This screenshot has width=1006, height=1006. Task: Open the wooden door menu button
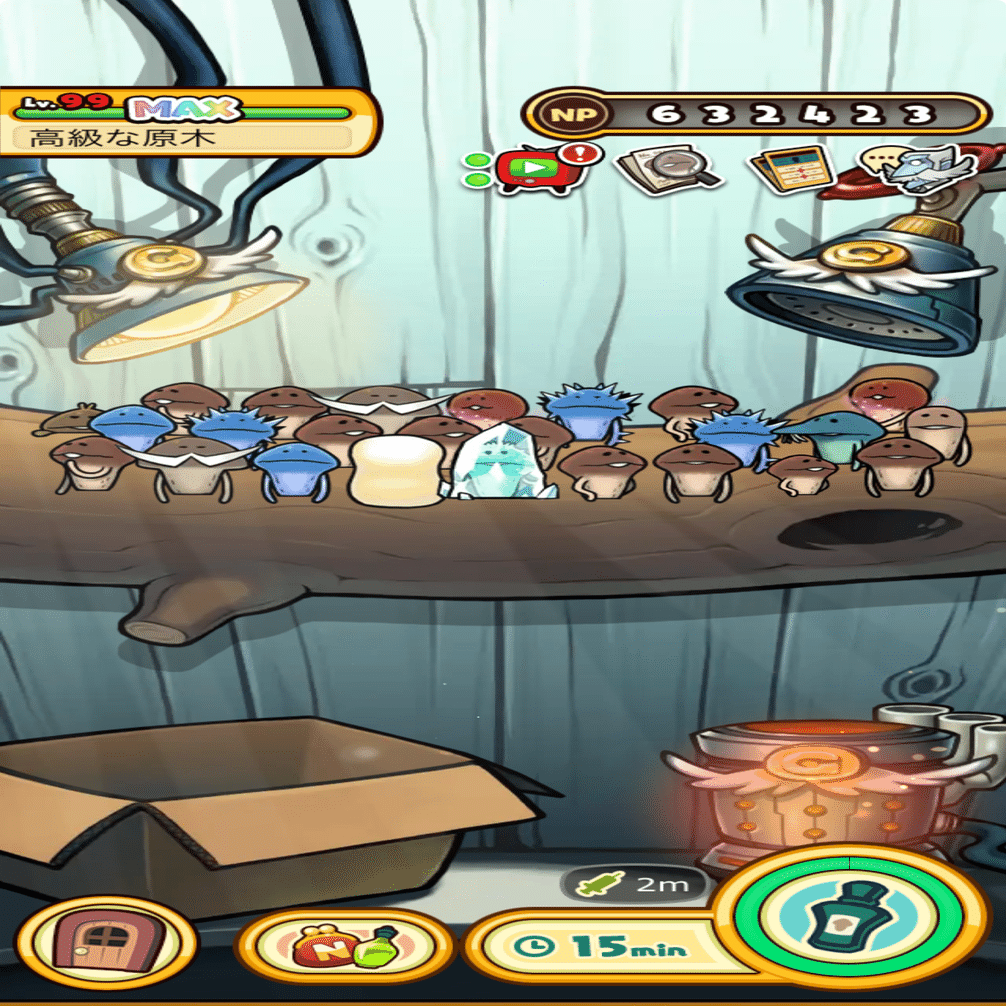[x=107, y=942]
